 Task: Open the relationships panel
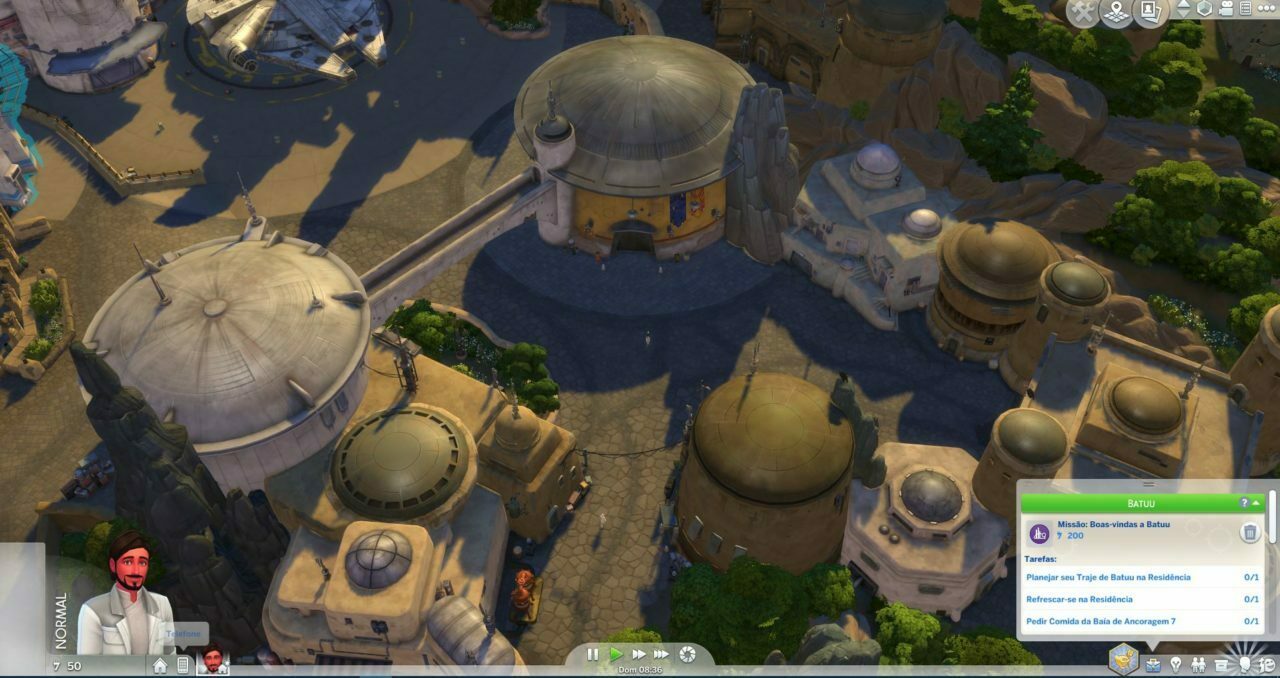(x=1198, y=664)
